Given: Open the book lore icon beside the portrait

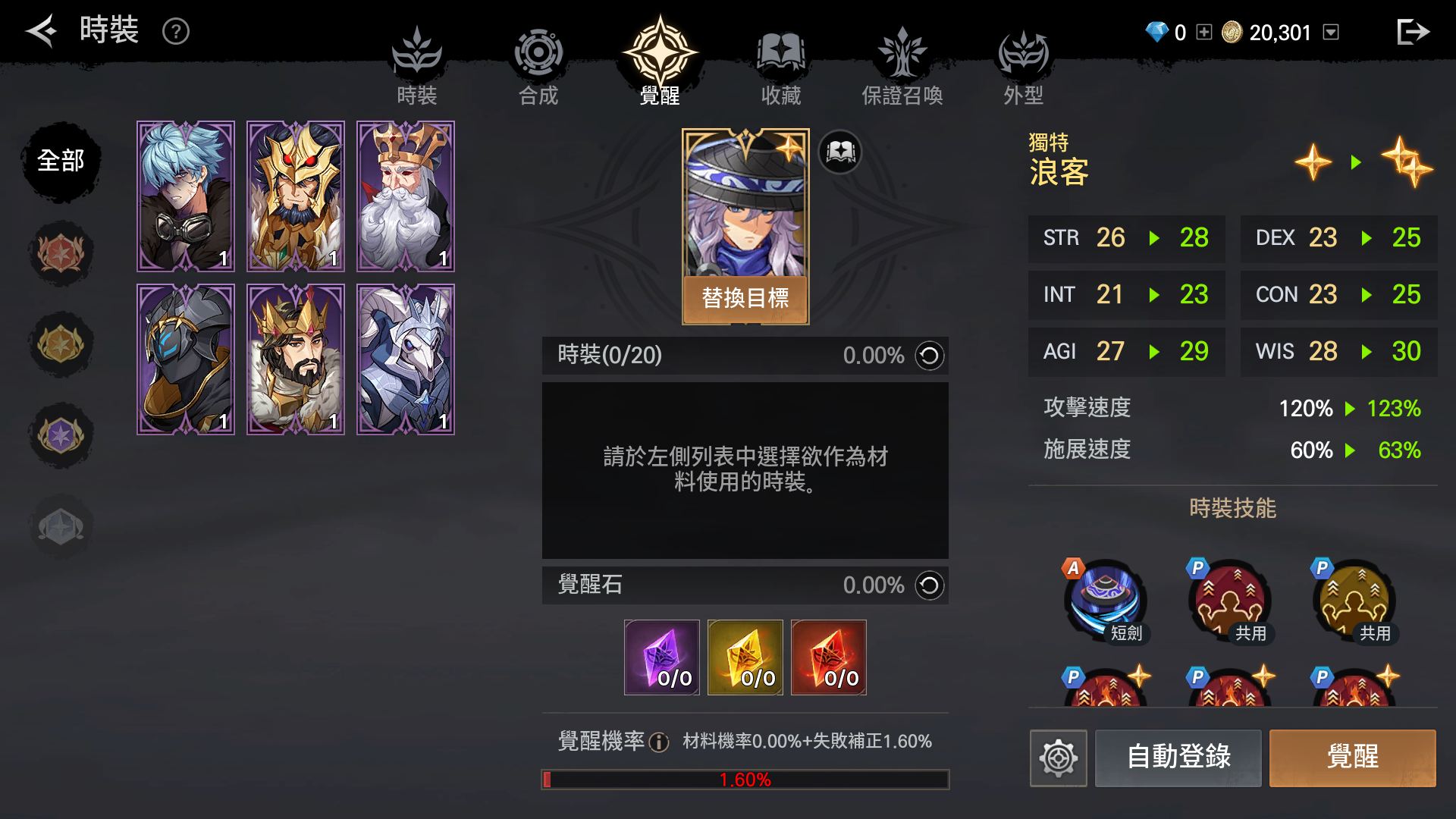Looking at the screenshot, I should coord(839,152).
